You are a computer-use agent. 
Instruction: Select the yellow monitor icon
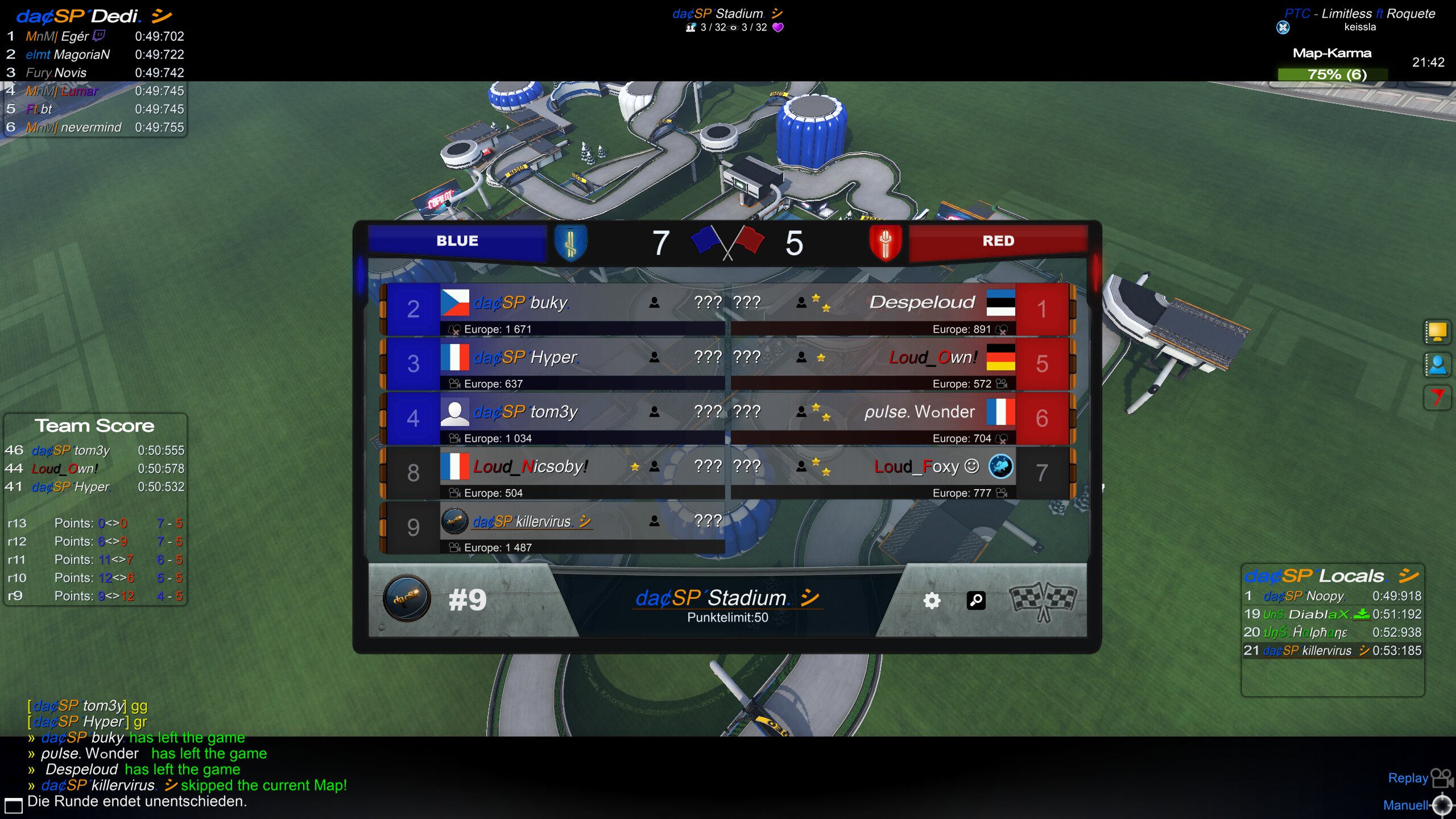pyautogui.click(x=1437, y=332)
